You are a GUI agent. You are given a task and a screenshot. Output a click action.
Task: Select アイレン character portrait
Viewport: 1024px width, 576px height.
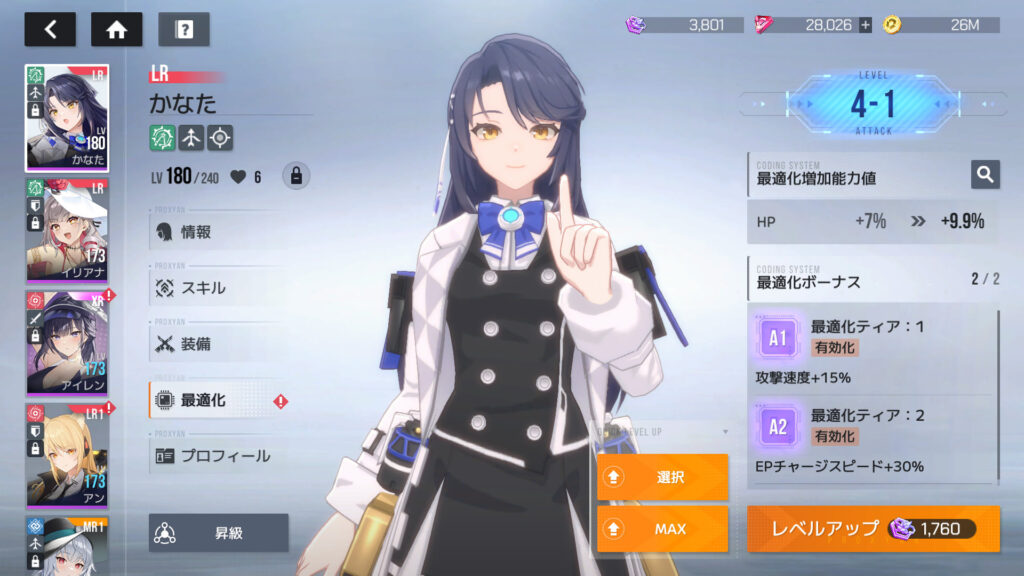point(67,342)
